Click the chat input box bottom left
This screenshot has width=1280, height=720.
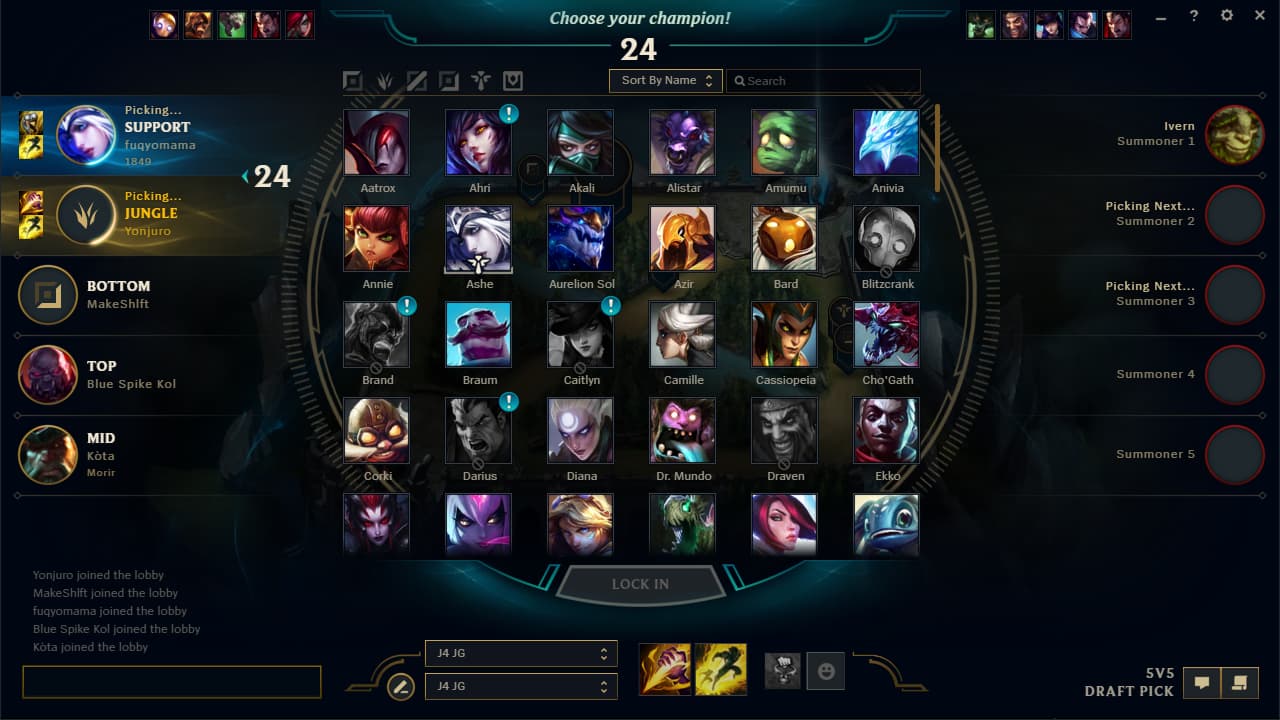[170, 681]
